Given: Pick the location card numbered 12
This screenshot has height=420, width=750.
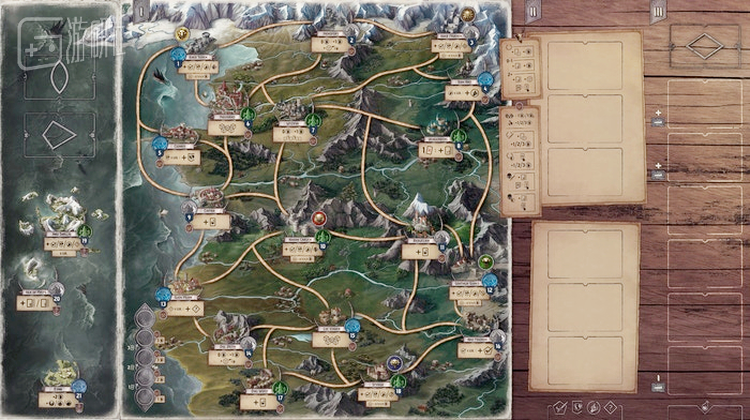Looking at the screenshot, I should tap(467, 294).
